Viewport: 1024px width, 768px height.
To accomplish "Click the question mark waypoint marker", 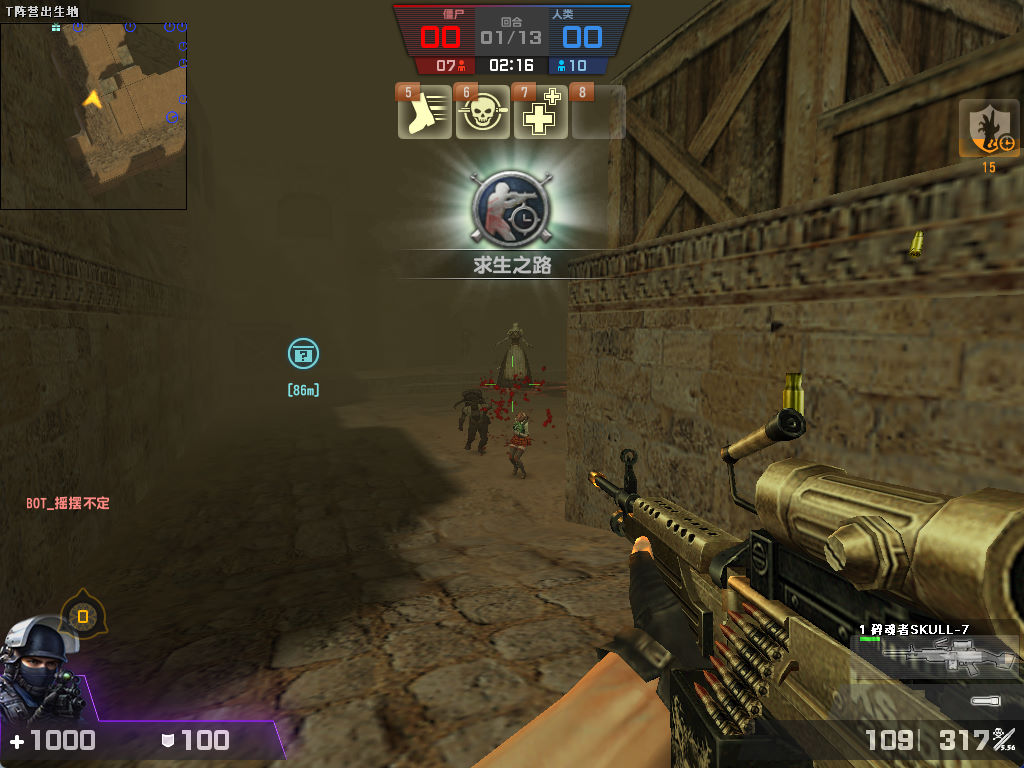I will (x=303, y=353).
